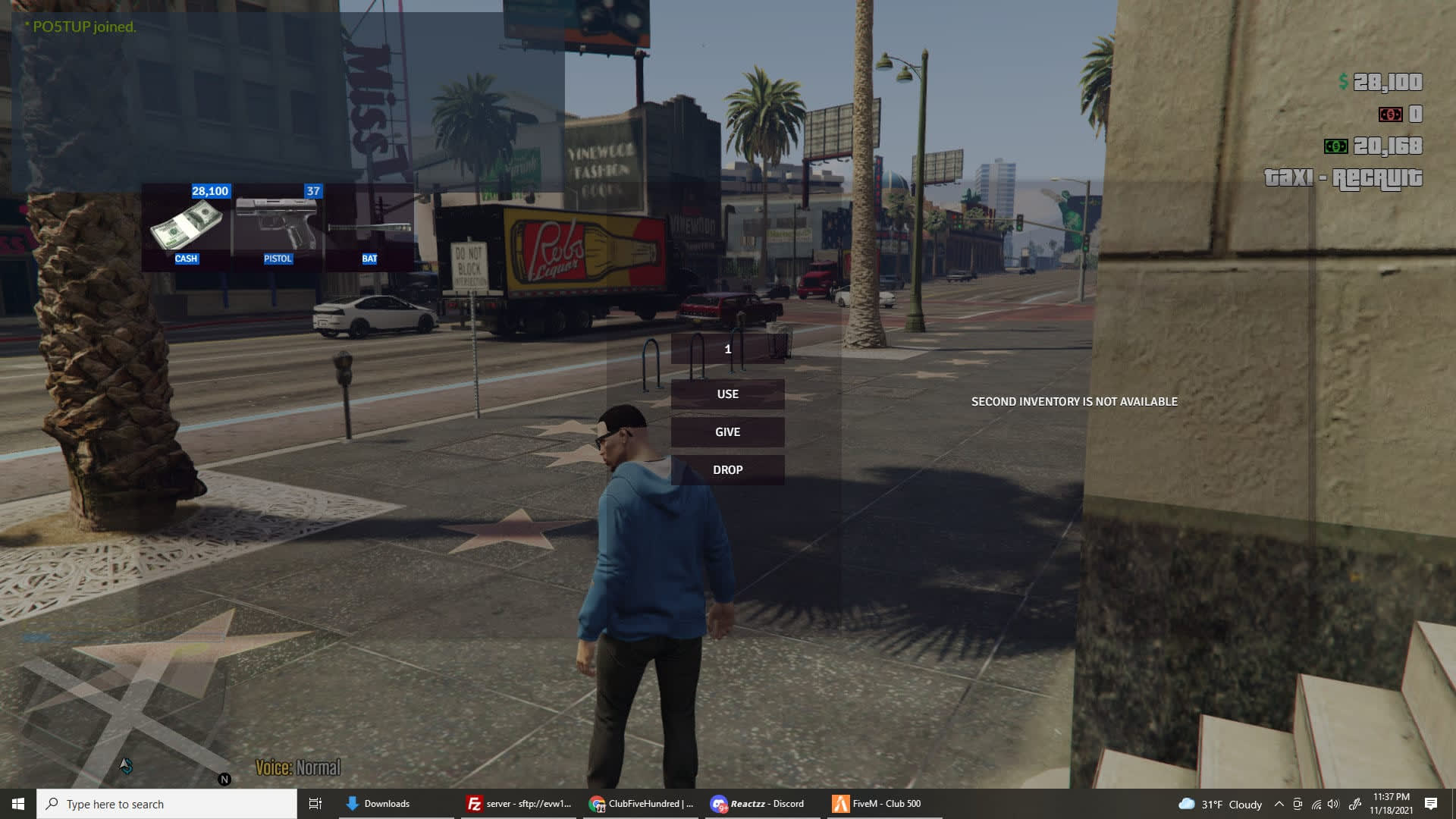Select the Bat inventory slot

point(370,227)
